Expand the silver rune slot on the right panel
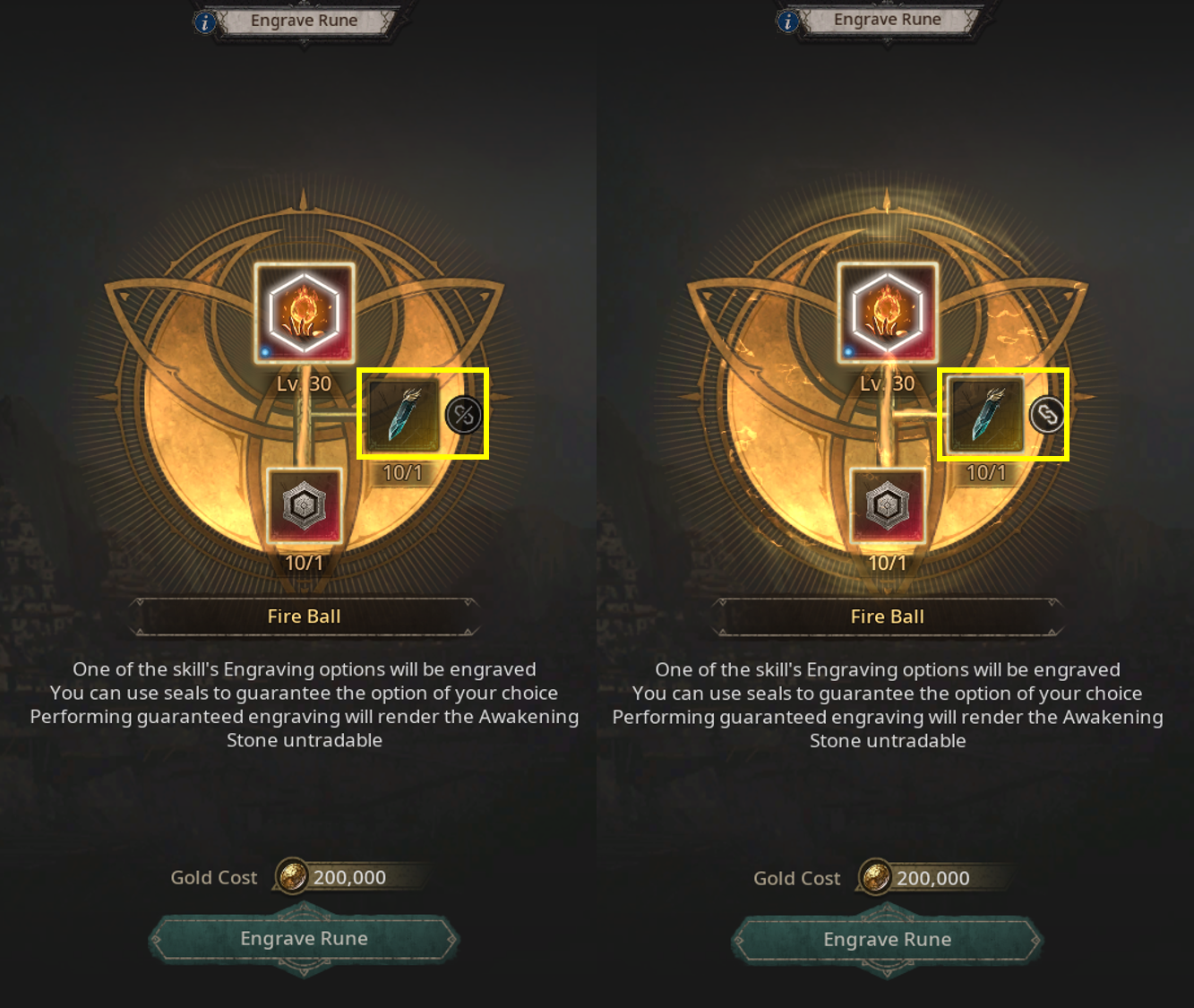Image resolution: width=1194 pixels, height=1008 pixels. (888, 508)
